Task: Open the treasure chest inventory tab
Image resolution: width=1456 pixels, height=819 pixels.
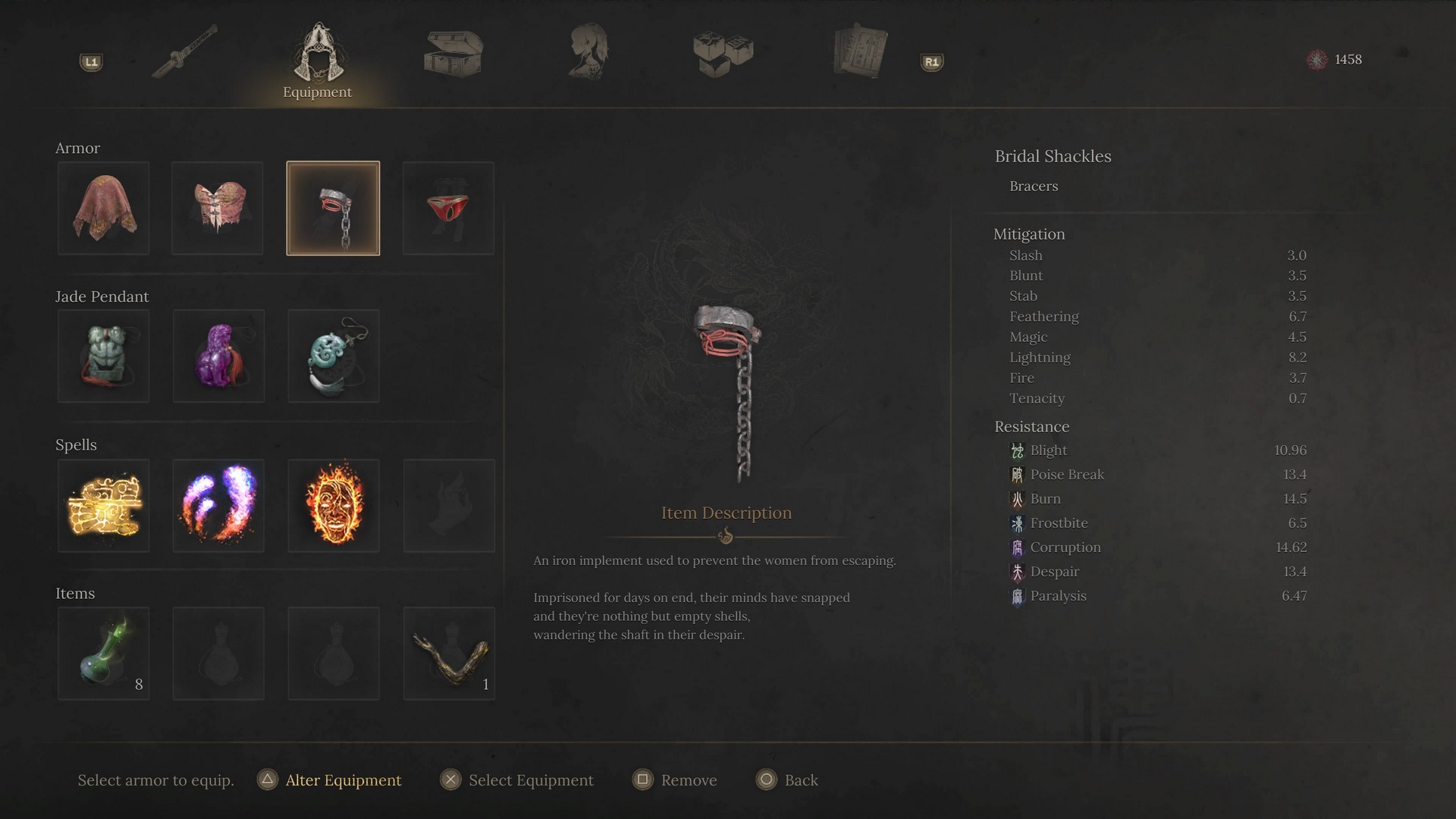Action: click(453, 53)
